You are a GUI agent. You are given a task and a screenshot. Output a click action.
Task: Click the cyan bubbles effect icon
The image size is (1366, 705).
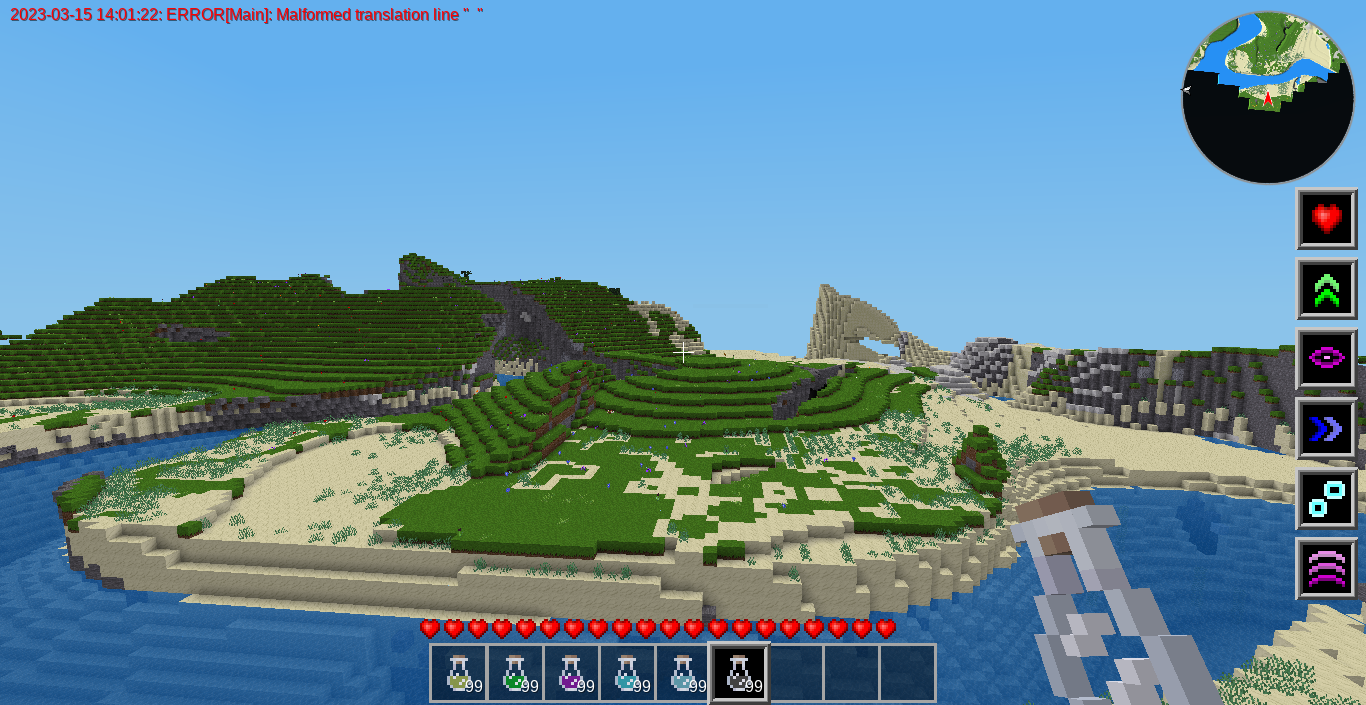1326,499
